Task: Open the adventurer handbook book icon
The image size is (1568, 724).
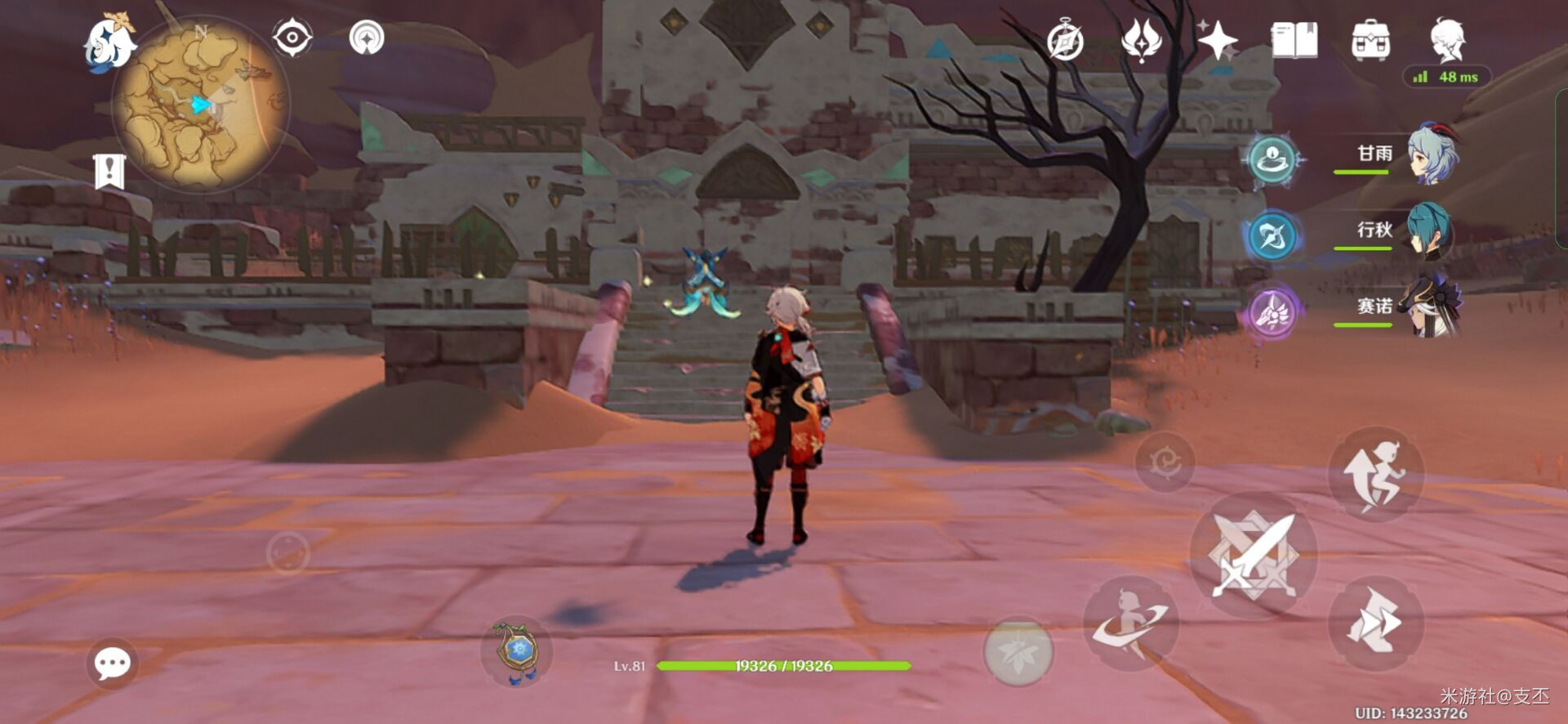Action: [1294, 40]
